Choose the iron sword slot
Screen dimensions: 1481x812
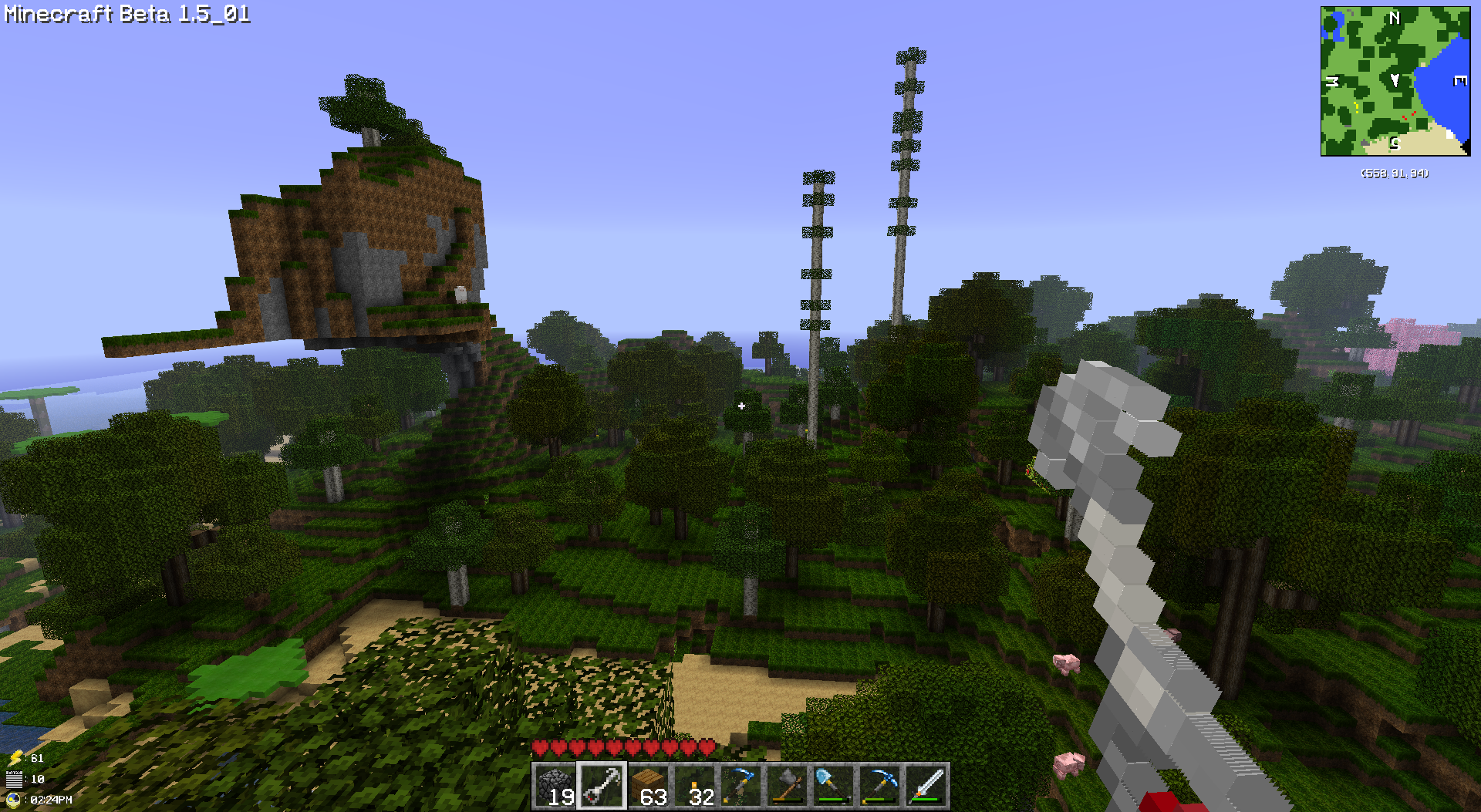click(926, 786)
